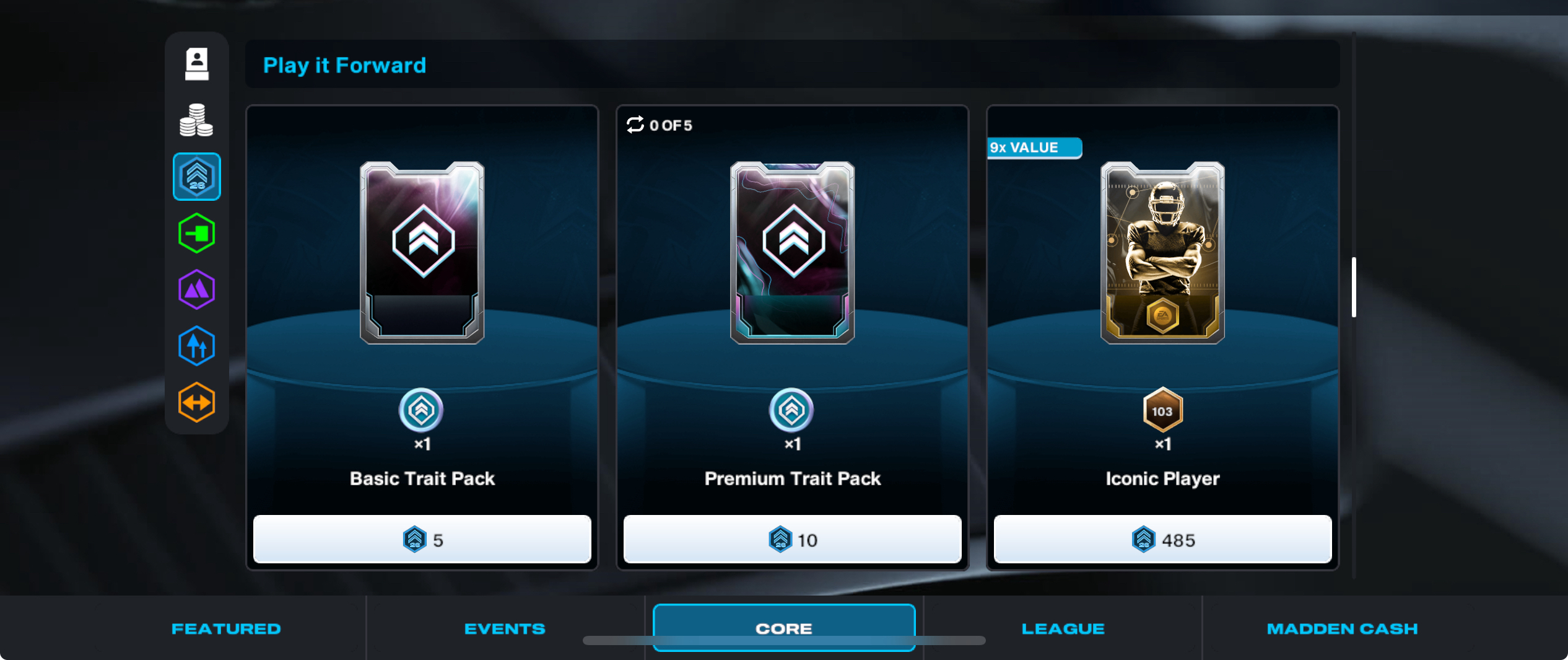Inspect the gold Iconic Player card
This screenshot has height=660, width=1568.
[x=1162, y=252]
